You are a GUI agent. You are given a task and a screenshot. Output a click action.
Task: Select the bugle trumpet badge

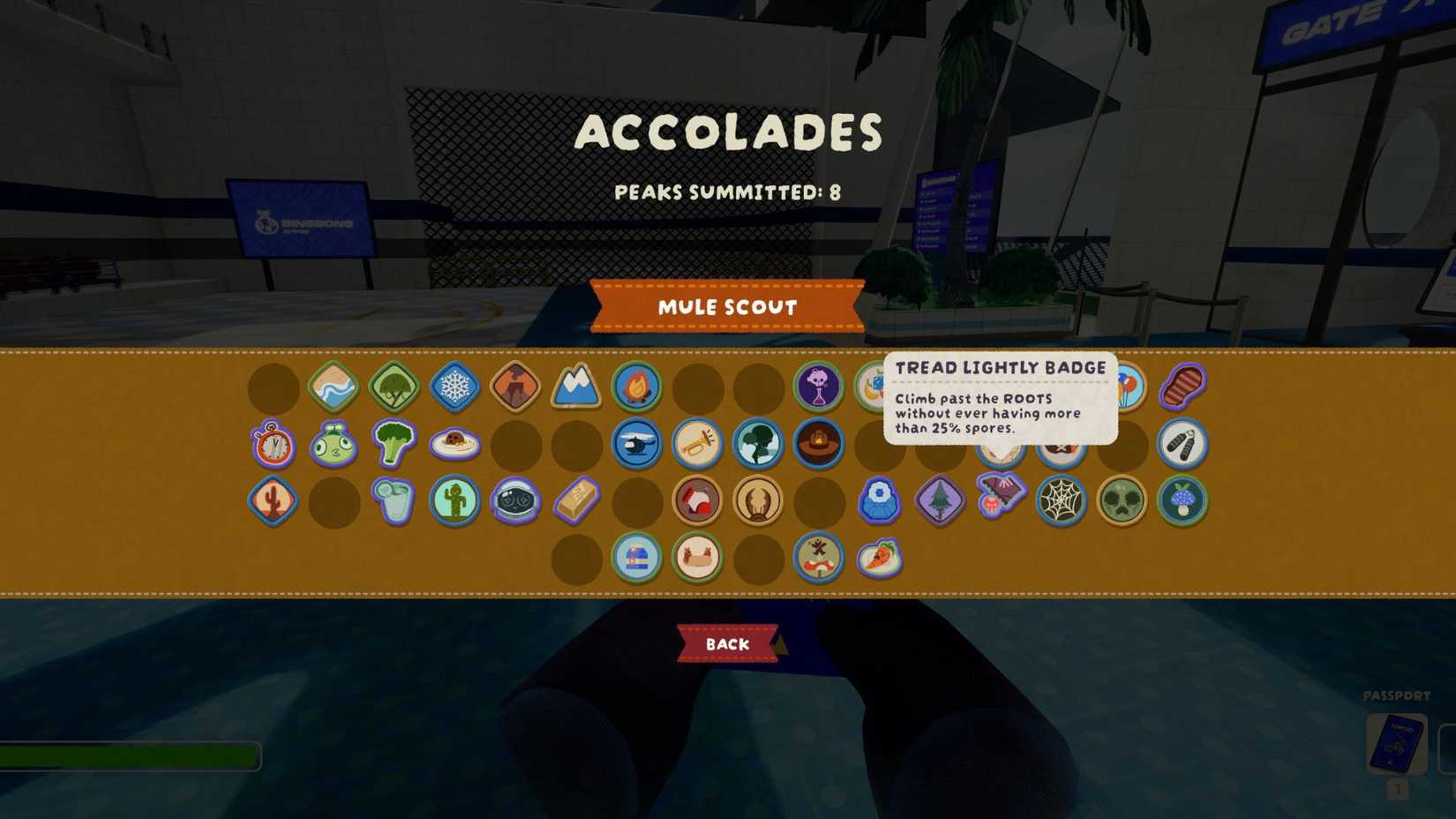coord(698,446)
